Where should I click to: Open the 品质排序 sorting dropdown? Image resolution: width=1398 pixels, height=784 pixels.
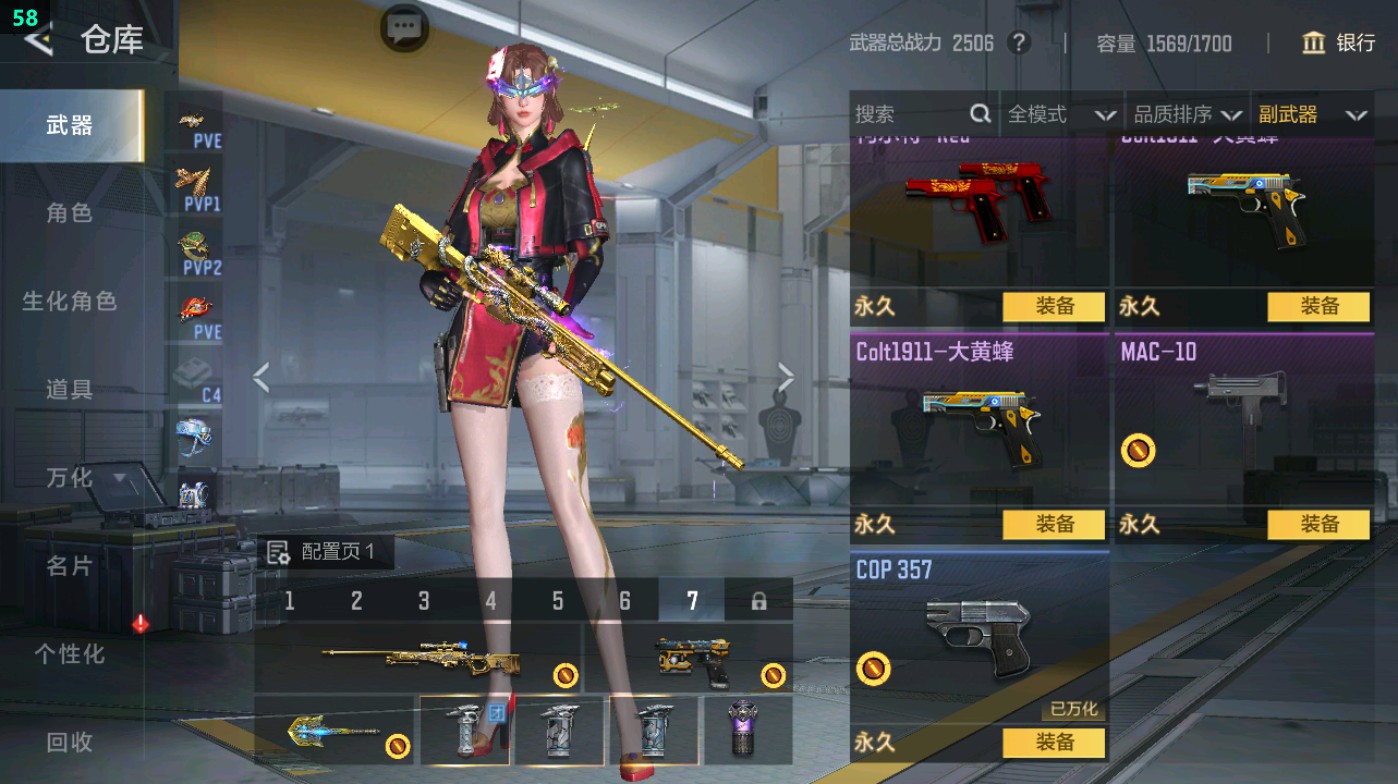pyautogui.click(x=1199, y=114)
